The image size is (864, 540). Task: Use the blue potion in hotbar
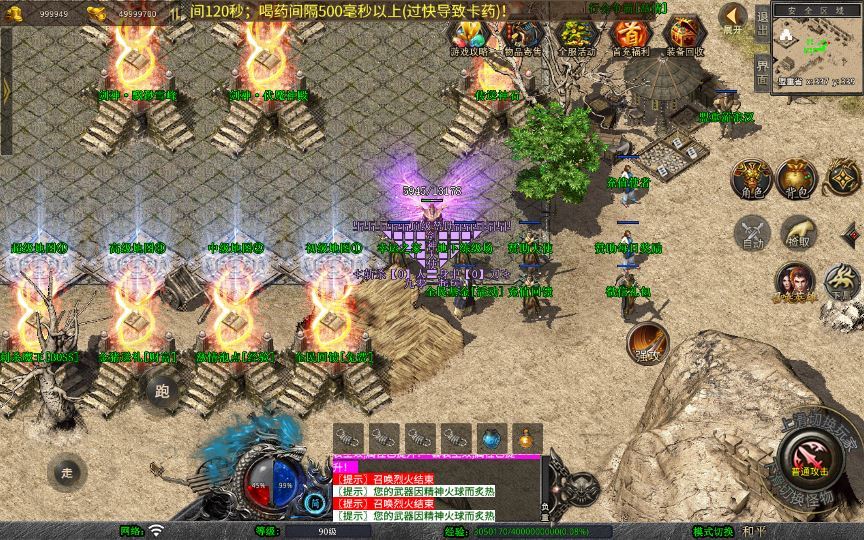pos(491,438)
